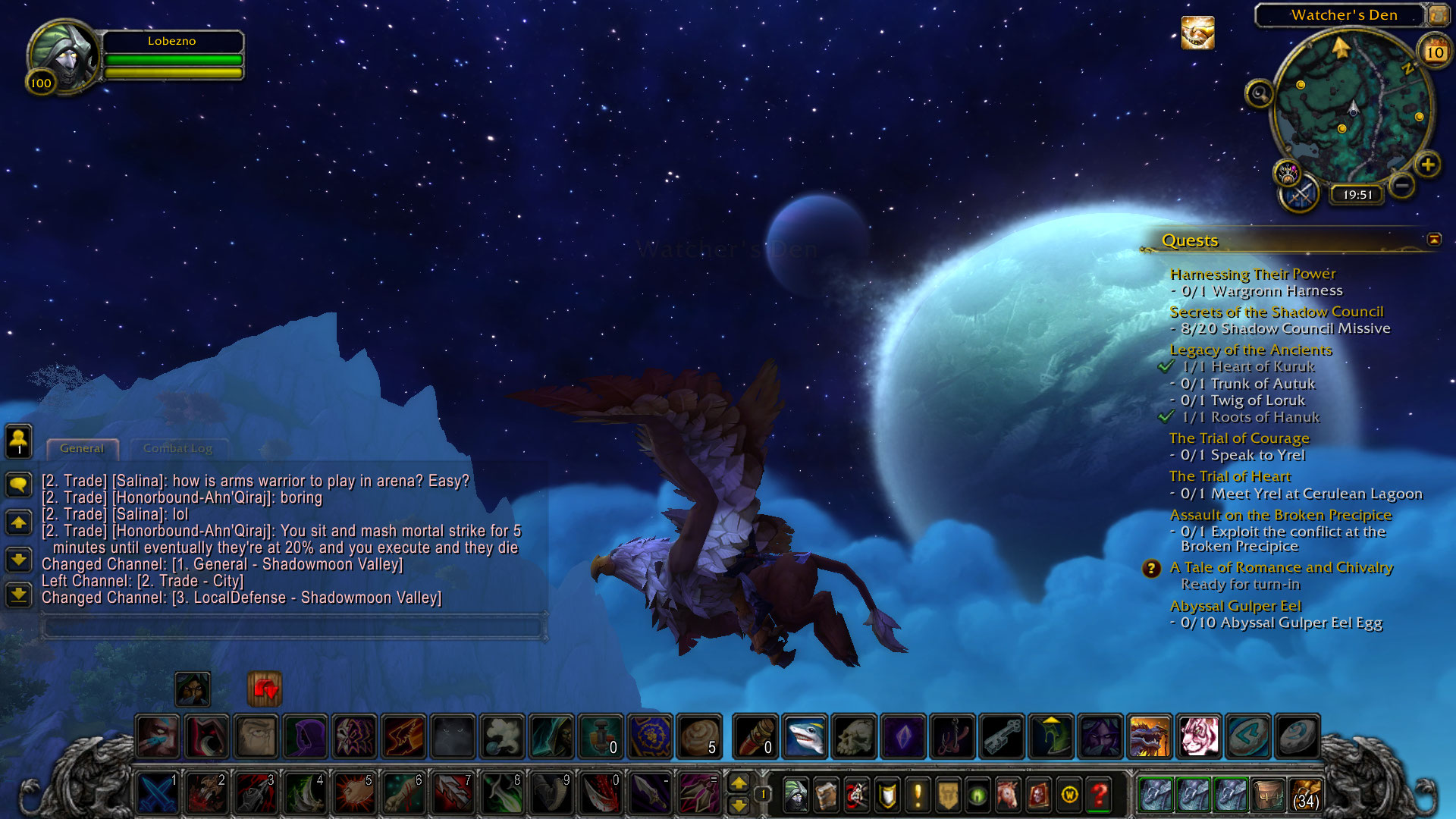Click the shark head icon on action bar
Viewport: 1456px width, 819px height.
(804, 736)
